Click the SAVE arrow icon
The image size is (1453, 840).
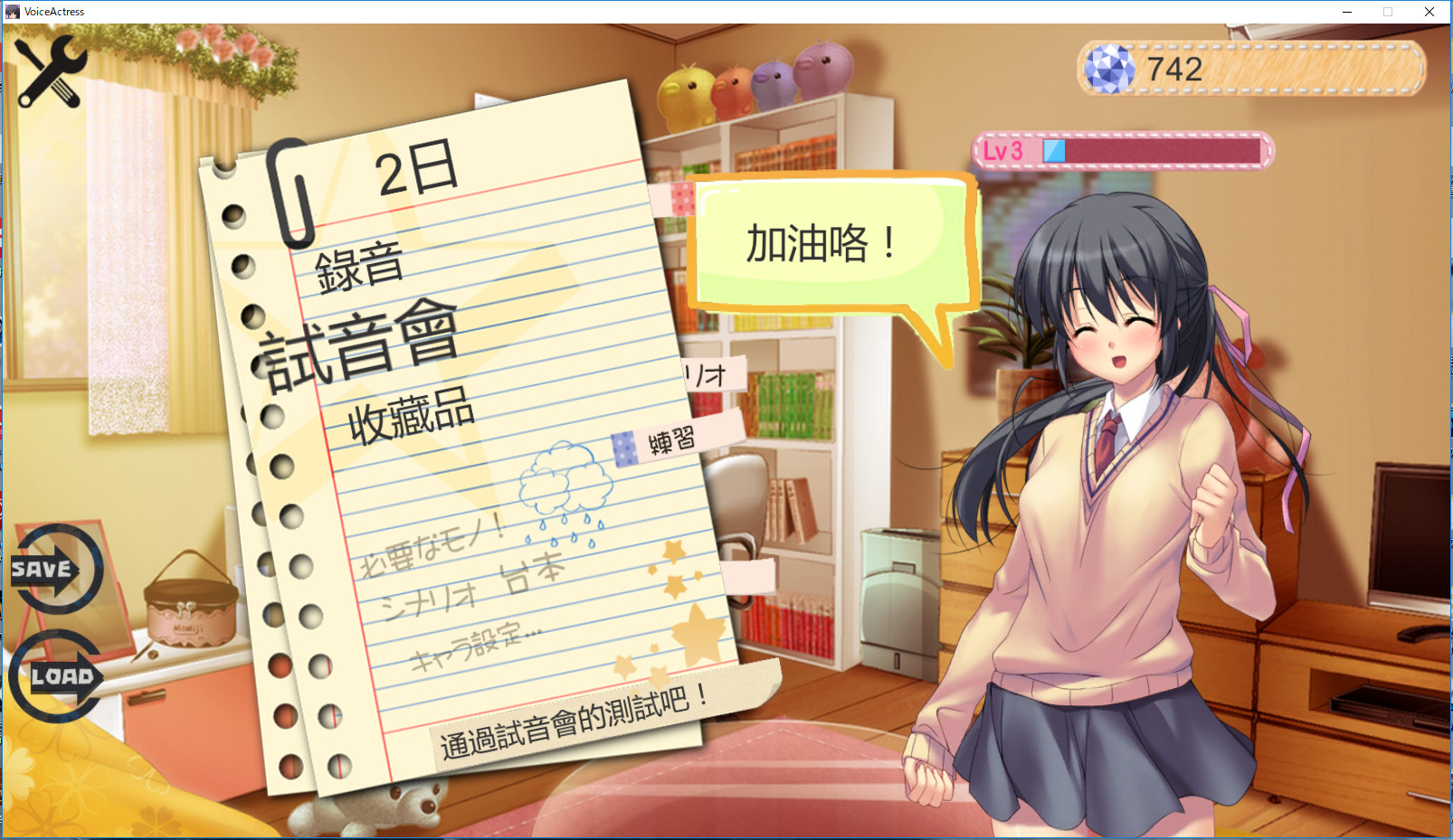click(54, 570)
